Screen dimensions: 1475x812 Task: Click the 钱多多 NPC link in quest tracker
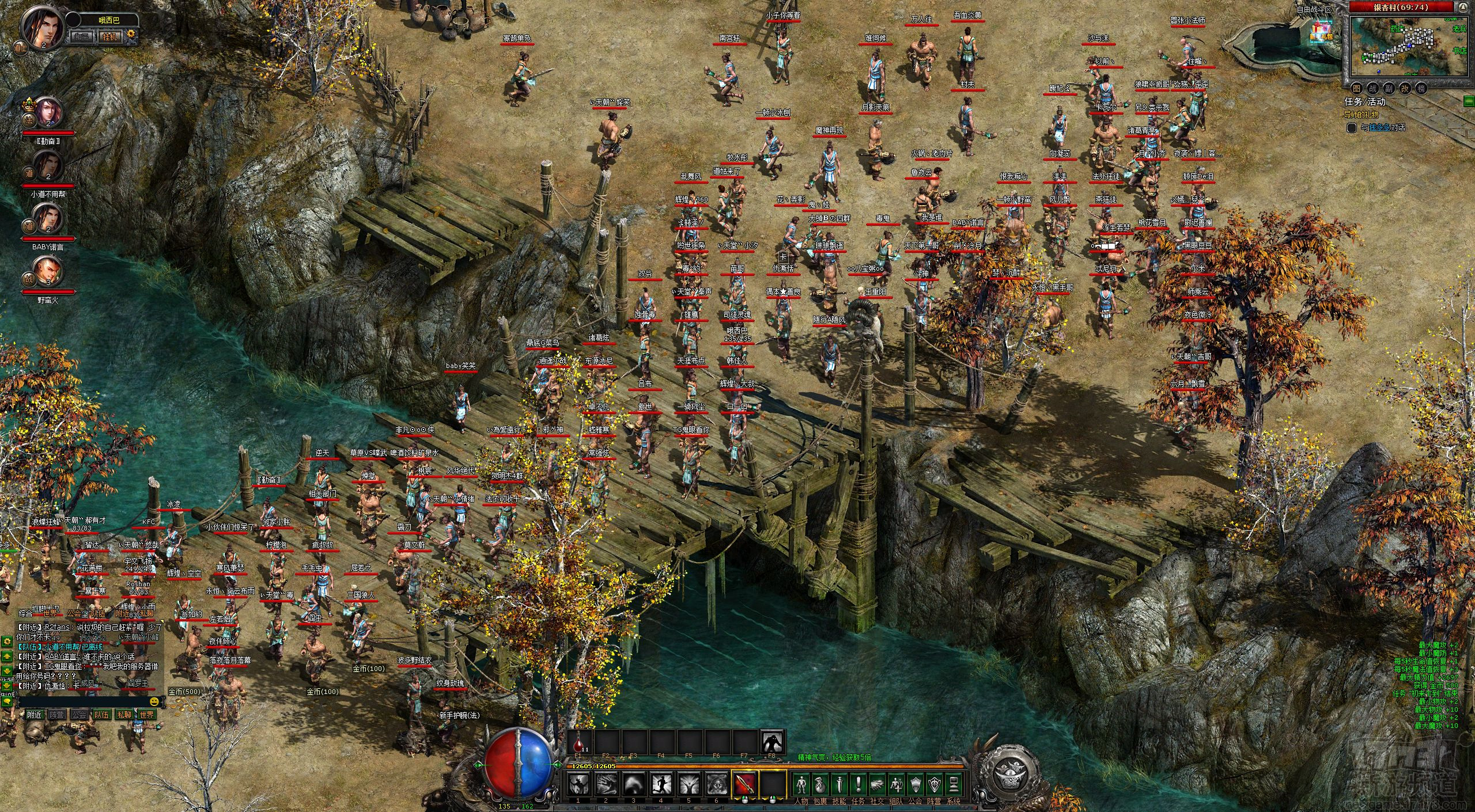[1379, 127]
